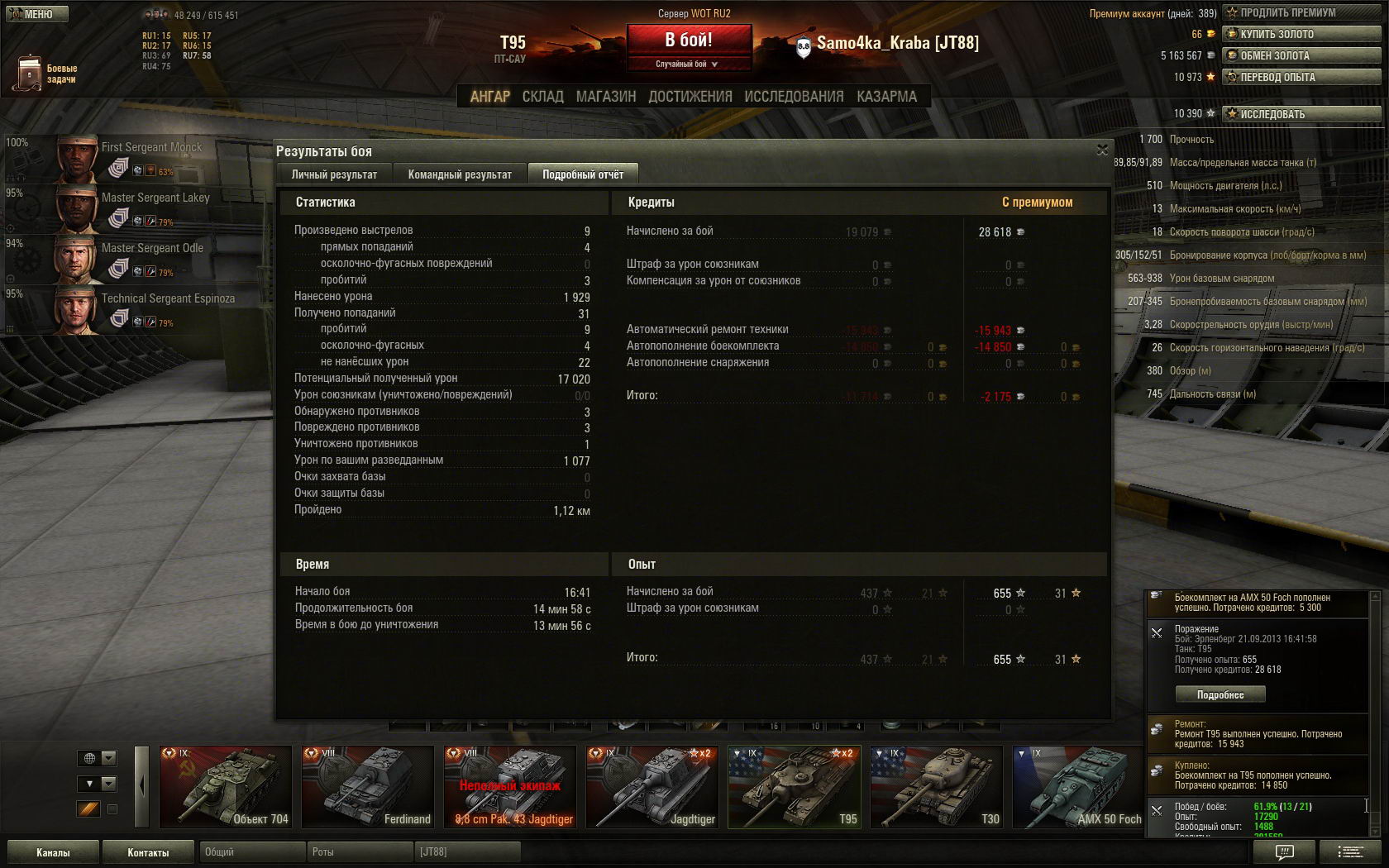Select the Ferdinand tank in the carousel
Screen dimensions: 1389x868
tap(368, 786)
